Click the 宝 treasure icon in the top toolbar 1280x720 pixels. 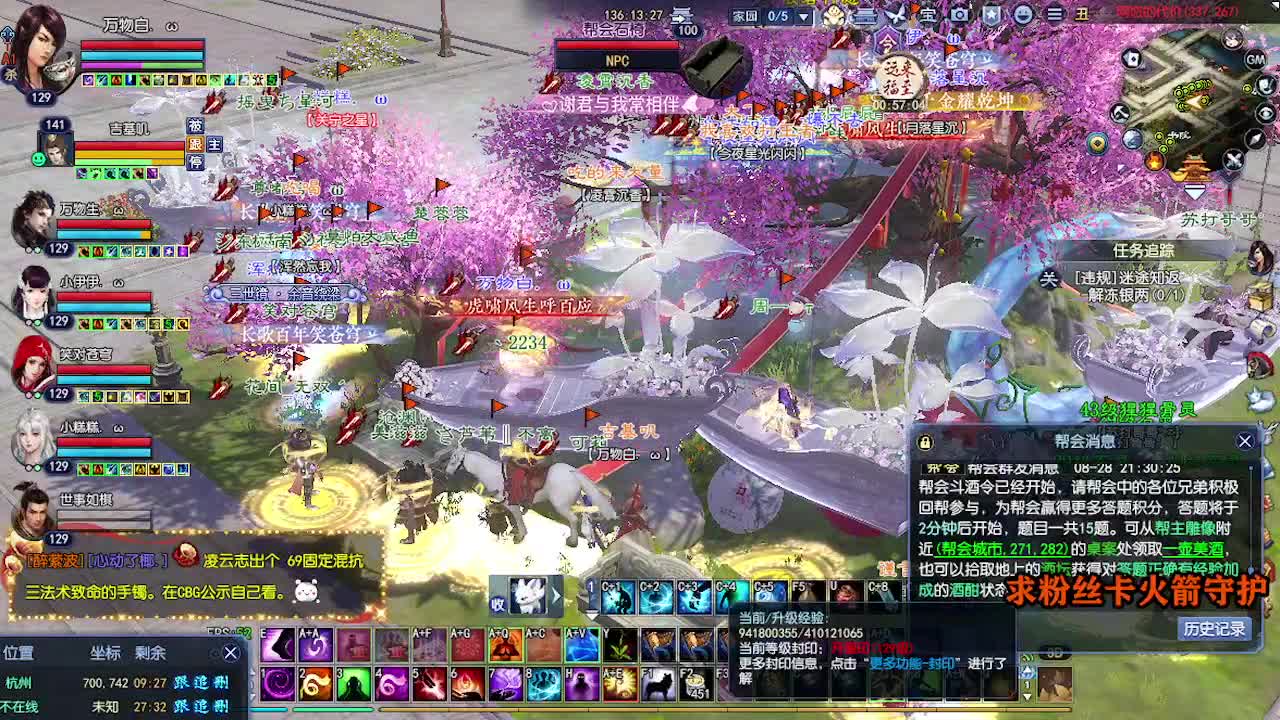coord(928,13)
